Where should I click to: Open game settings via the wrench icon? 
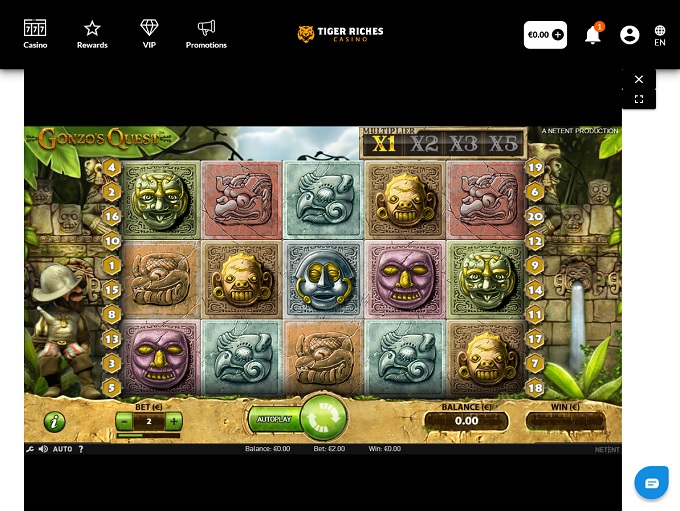pyautogui.click(x=30, y=449)
